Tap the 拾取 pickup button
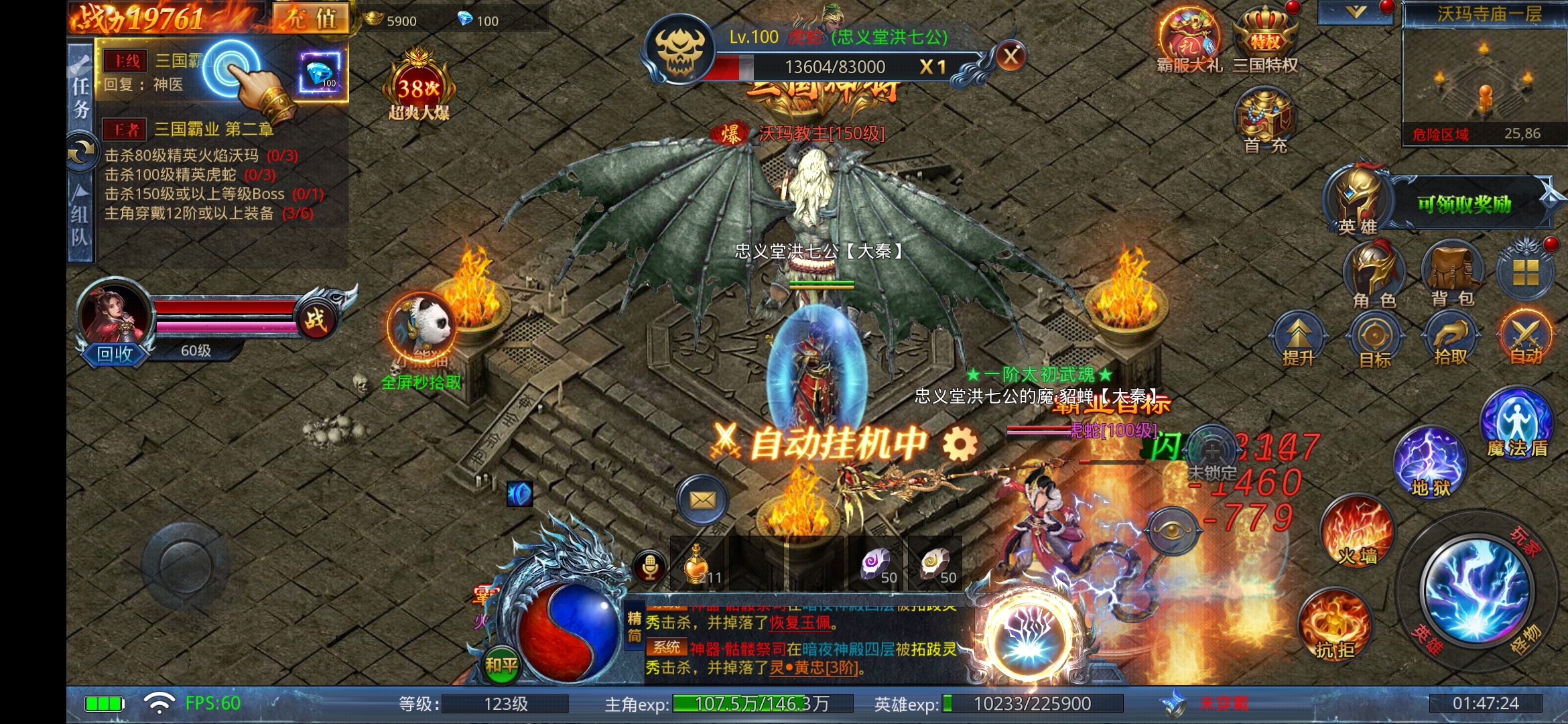The image size is (1568, 724). (1451, 339)
